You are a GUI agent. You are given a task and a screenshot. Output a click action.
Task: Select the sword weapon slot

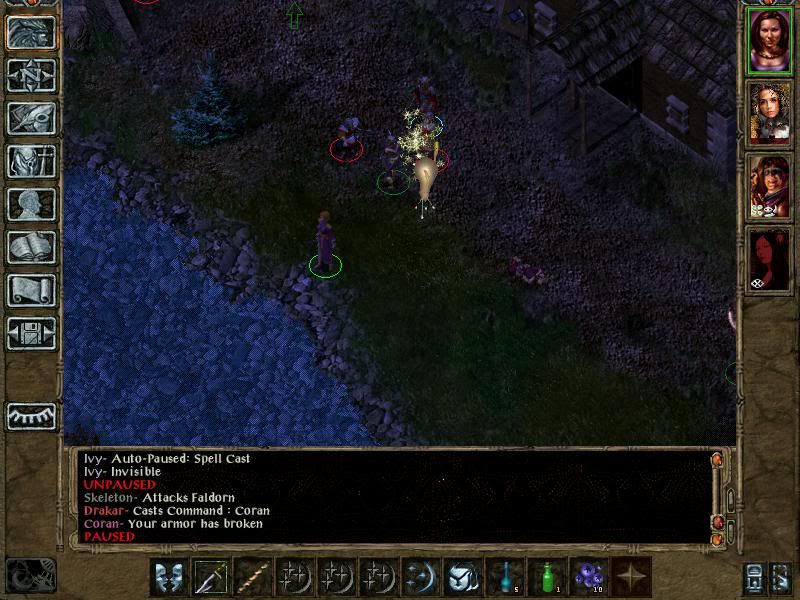(x=212, y=577)
